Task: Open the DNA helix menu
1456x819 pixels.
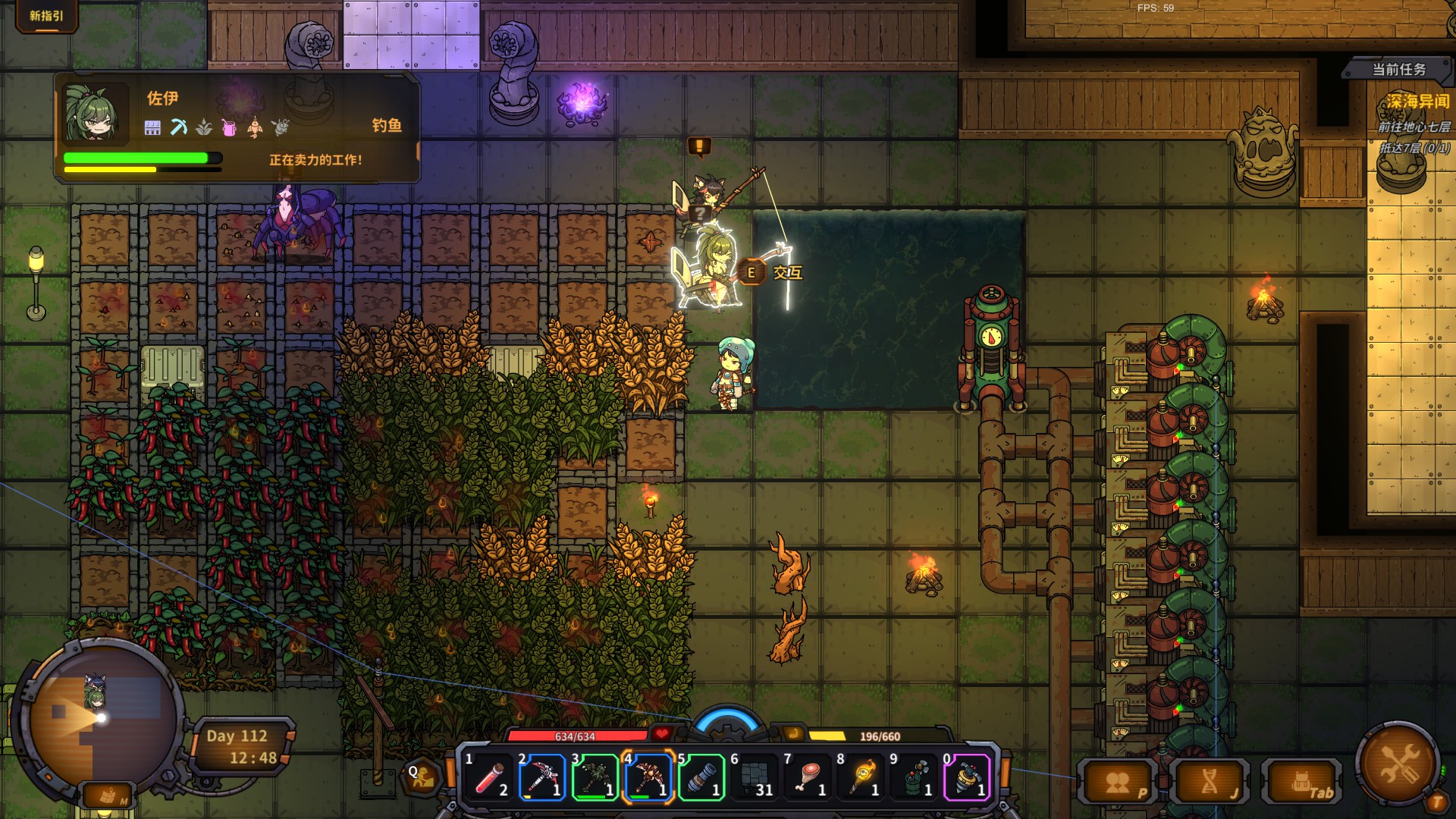Action: coord(1210,783)
